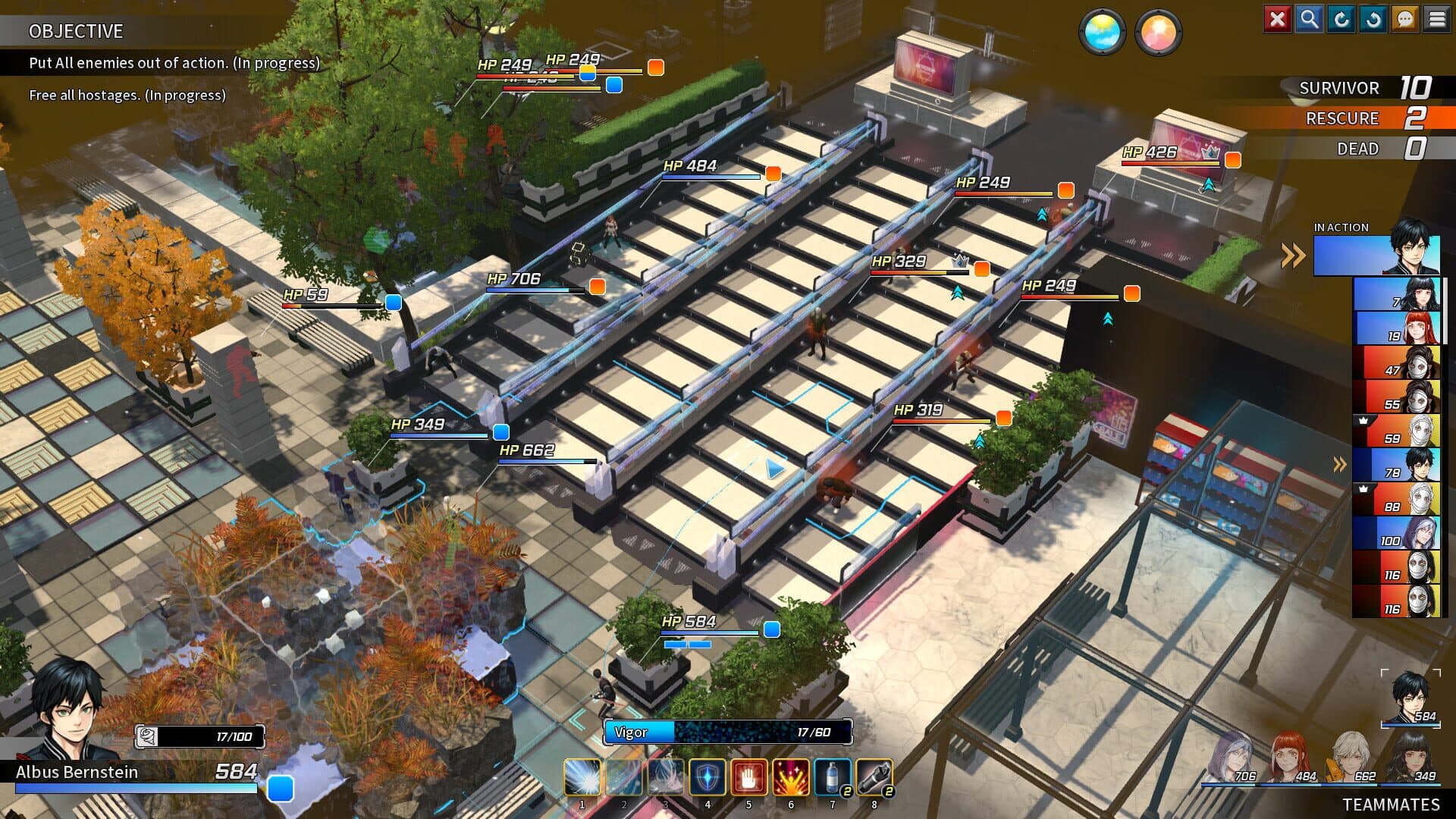The height and width of the screenshot is (819, 1456).
Task: Open the magnifying glass search tool
Action: (1309, 19)
